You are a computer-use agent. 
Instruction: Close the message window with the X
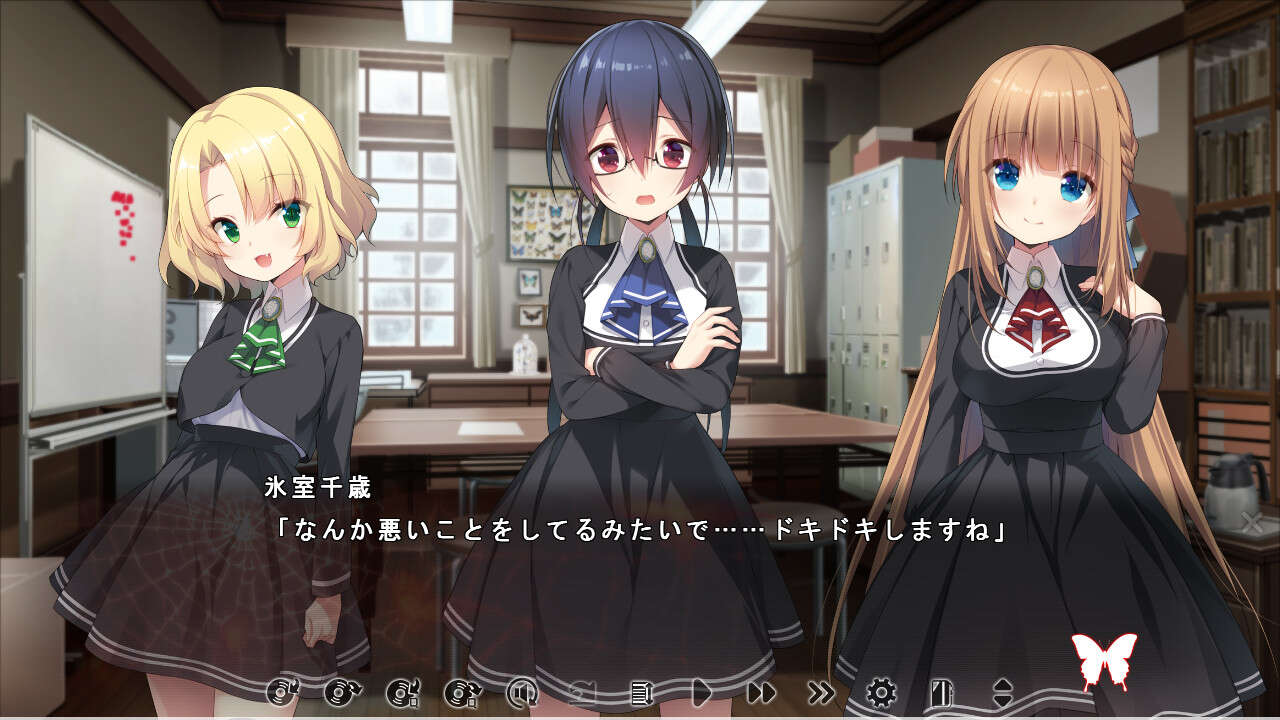pyautogui.click(x=1249, y=521)
